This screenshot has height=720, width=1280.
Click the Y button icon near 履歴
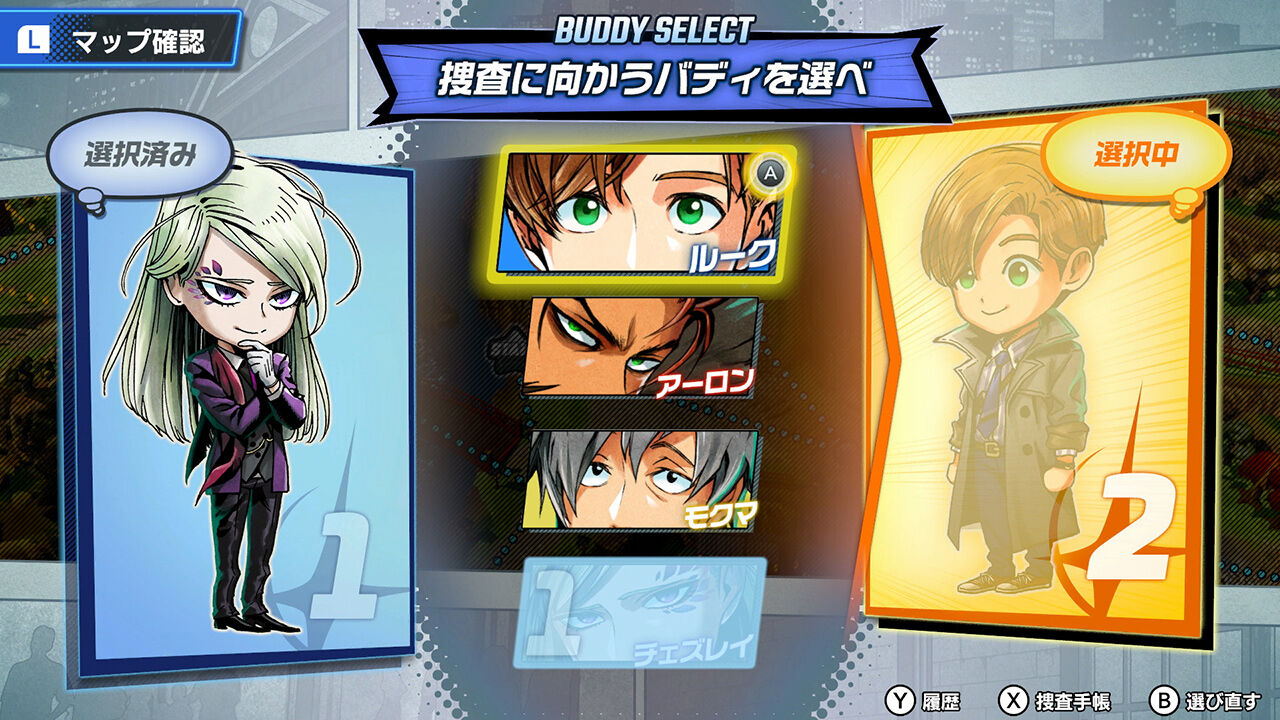(901, 699)
